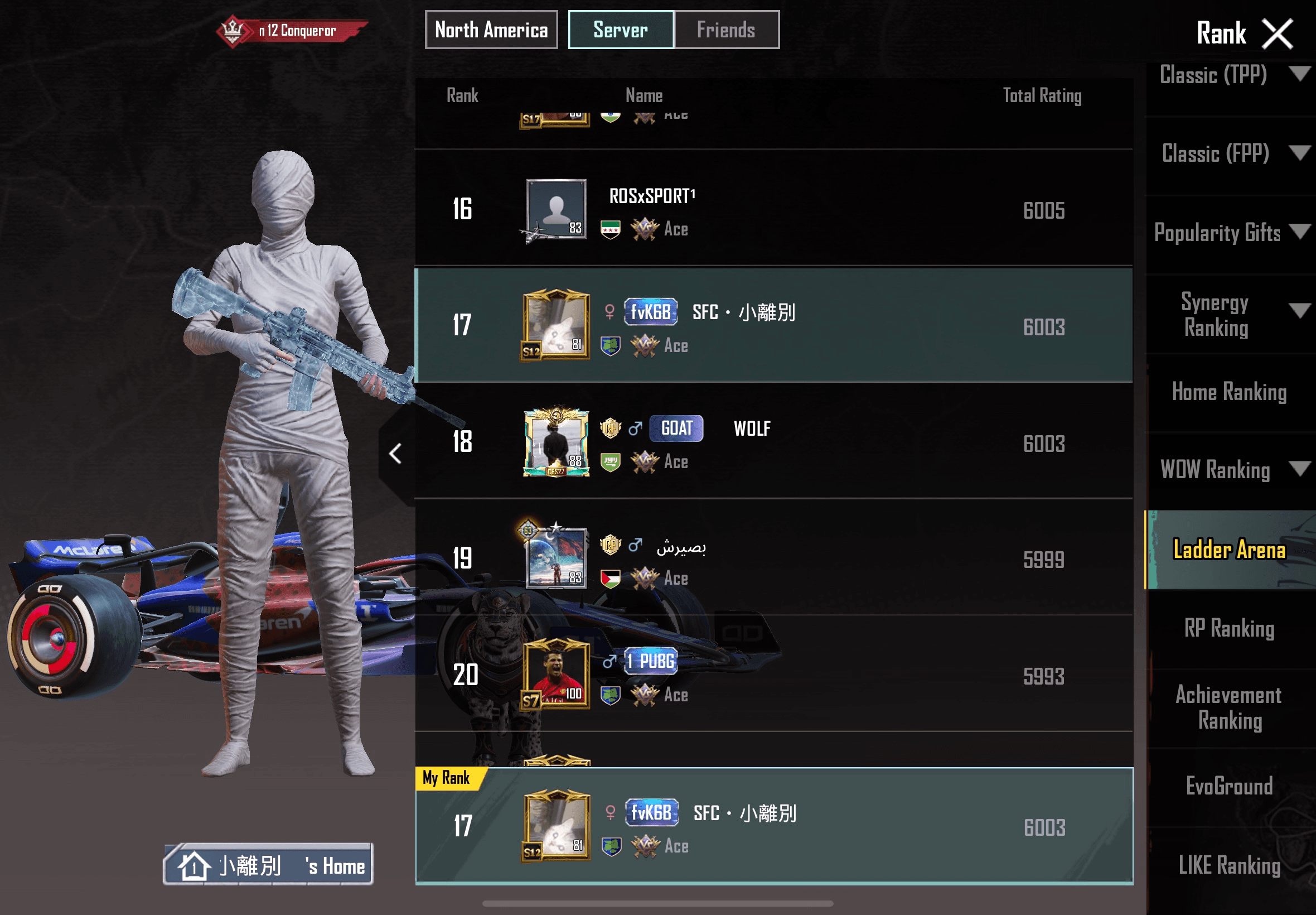Viewport: 1316px width, 915px height.
Task: Collapse the panel using the left arrow chevron
Action: pos(395,454)
